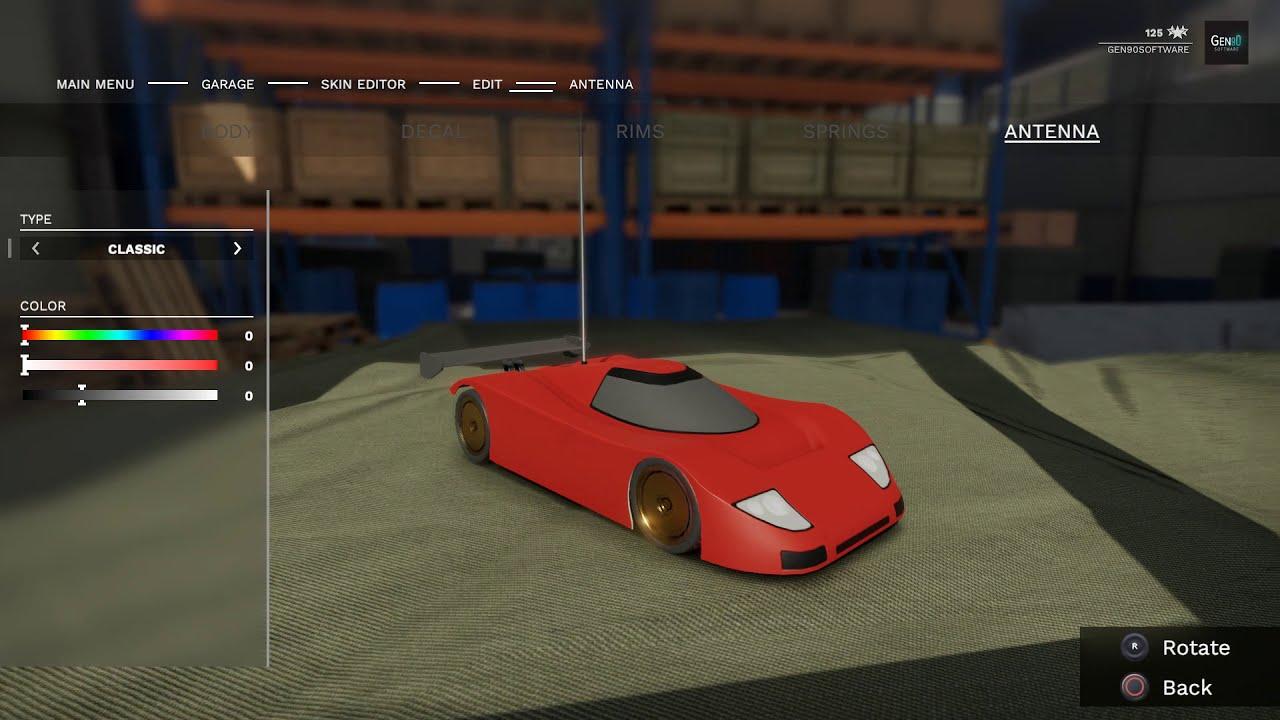
Task: Go to MAIN MENU via breadcrumb
Action: click(x=95, y=84)
